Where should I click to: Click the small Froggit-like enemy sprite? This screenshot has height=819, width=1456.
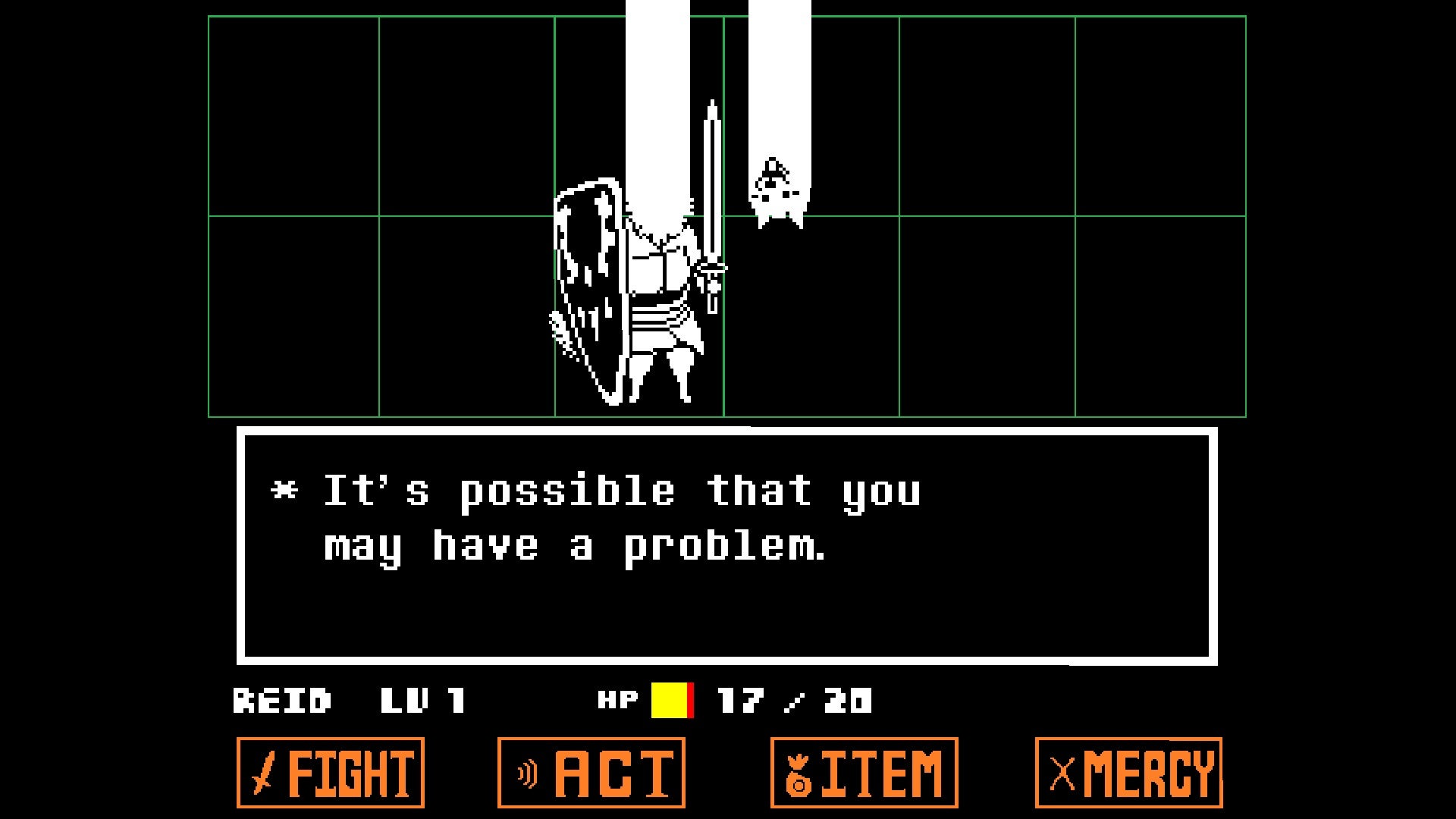click(x=776, y=190)
